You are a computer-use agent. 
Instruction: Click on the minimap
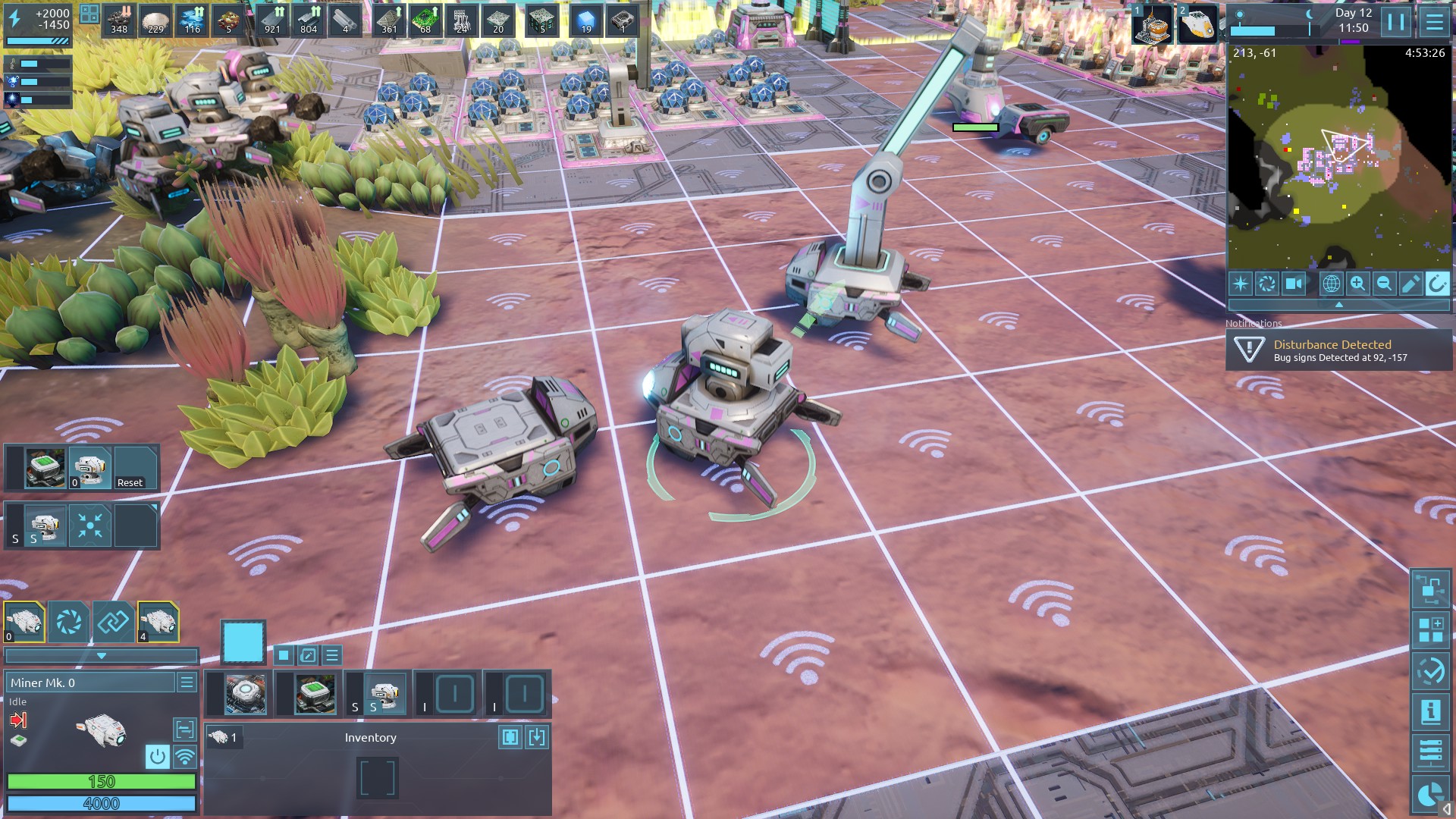click(1338, 158)
